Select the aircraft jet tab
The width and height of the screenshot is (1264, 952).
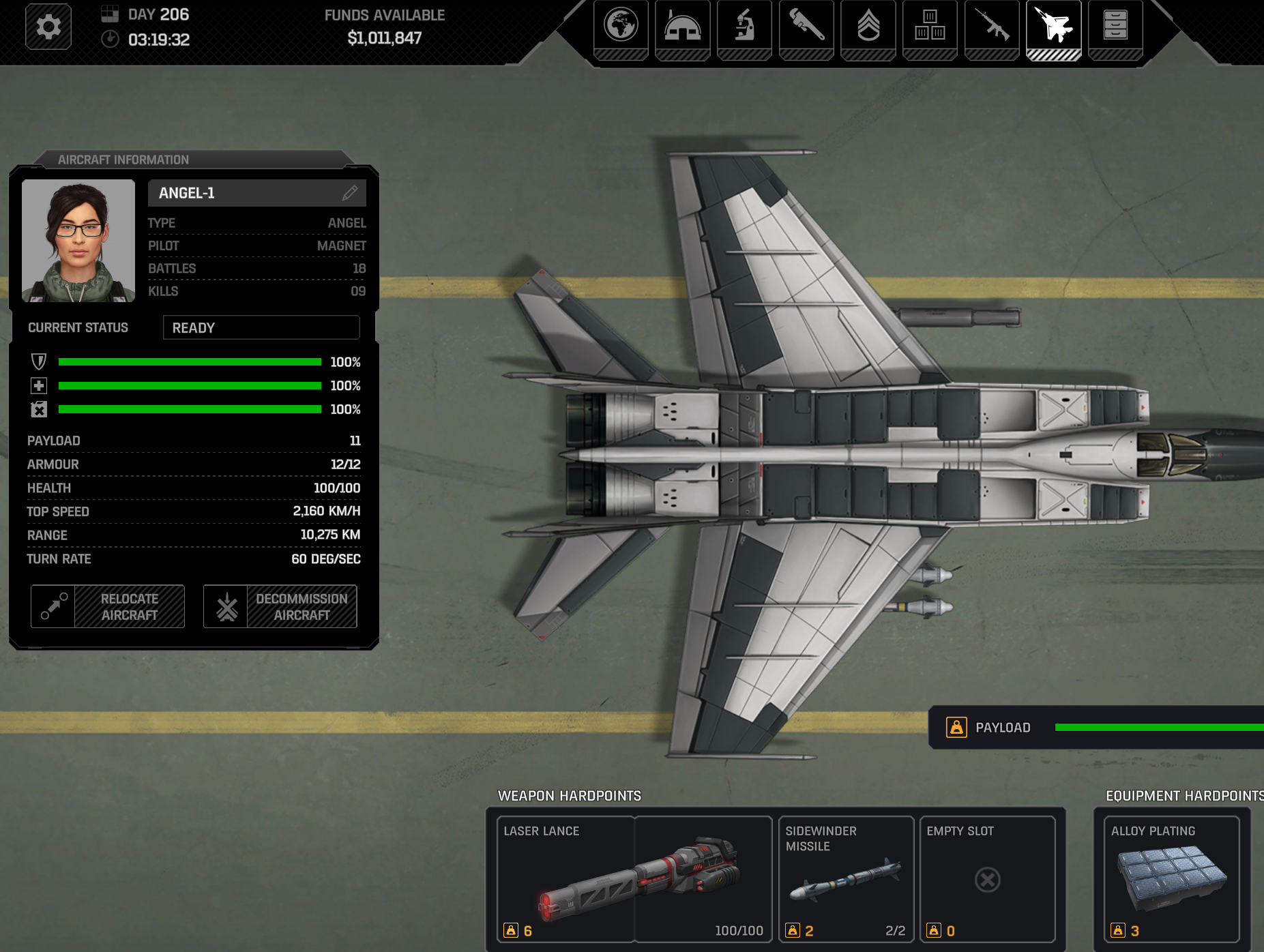point(1053,27)
